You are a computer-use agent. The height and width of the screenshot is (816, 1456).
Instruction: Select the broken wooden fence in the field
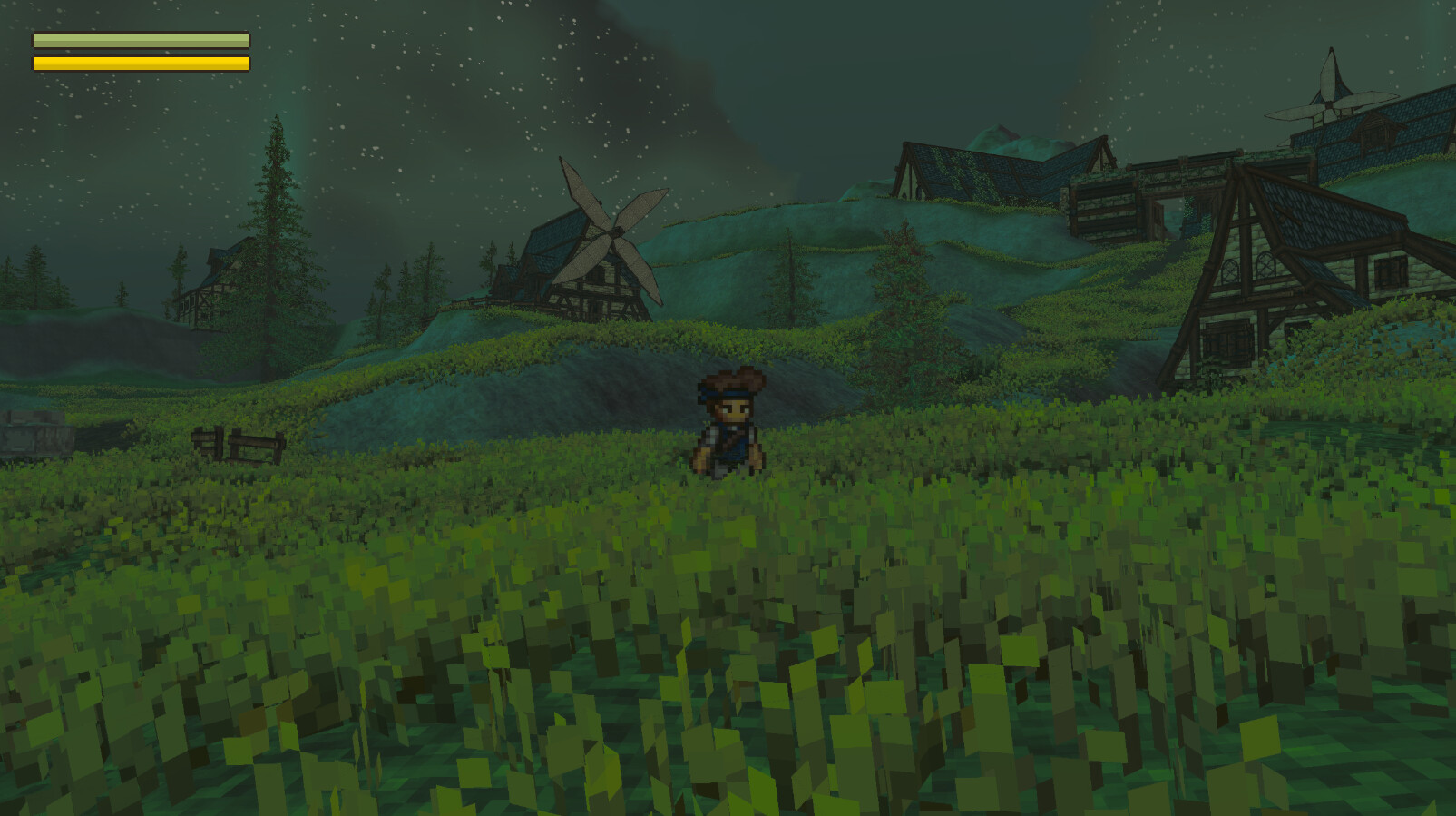click(x=238, y=443)
